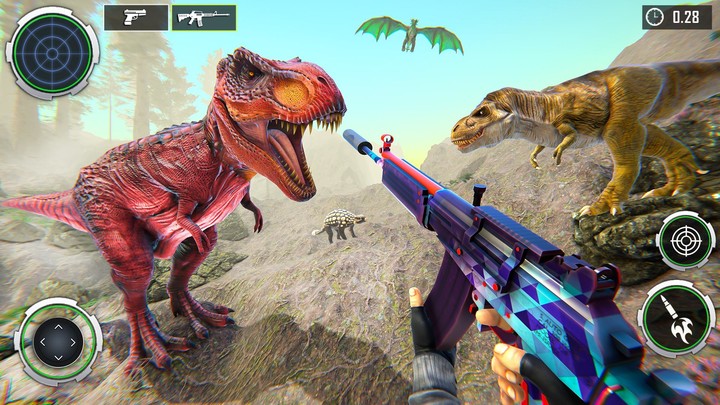
Task: Fire using the bullet shoot button
Action: (676, 317)
